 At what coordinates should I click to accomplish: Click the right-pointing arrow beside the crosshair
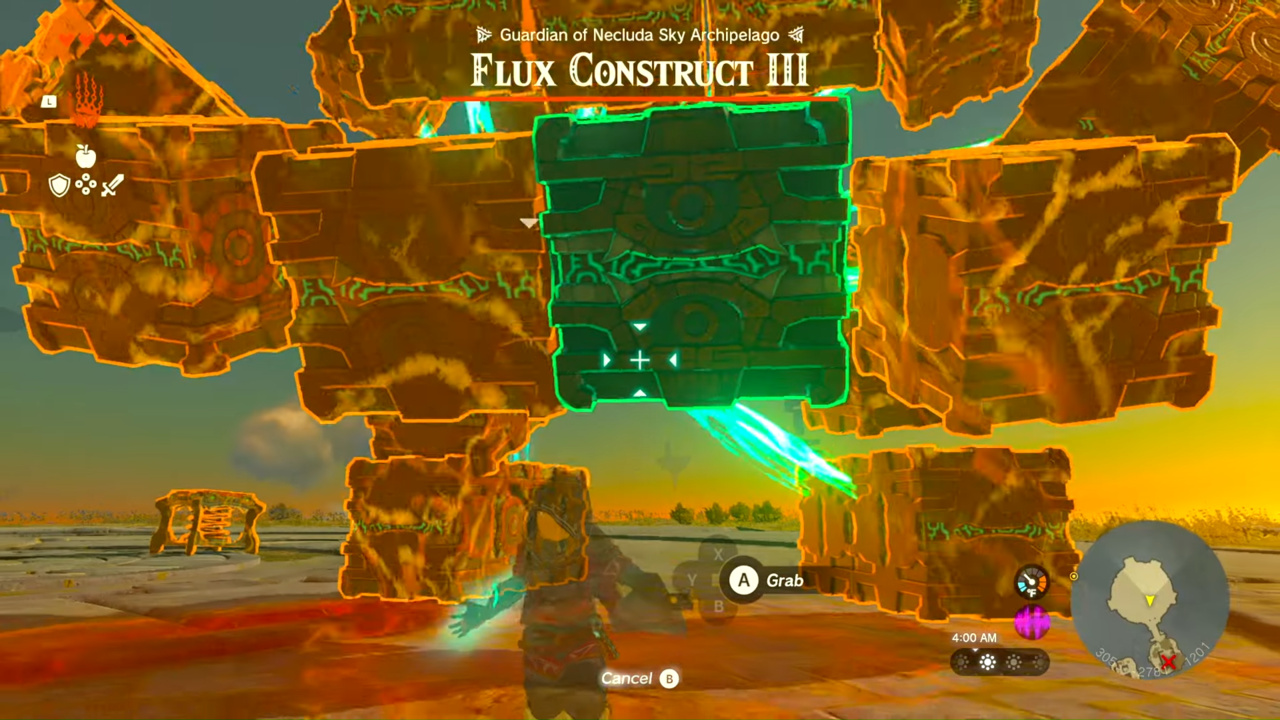coord(608,360)
